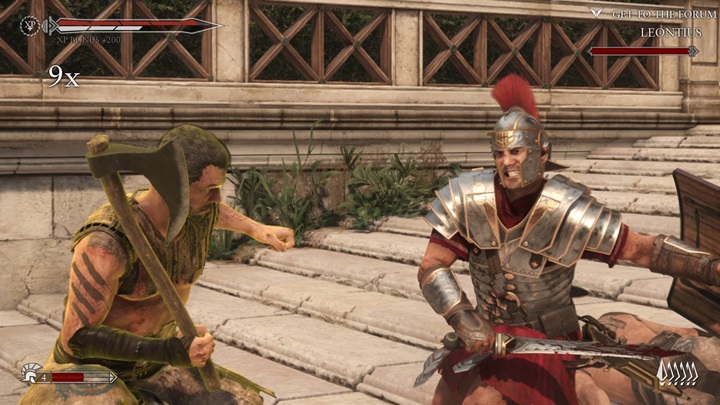Click the round emblem beside the player health bar

[30, 26]
